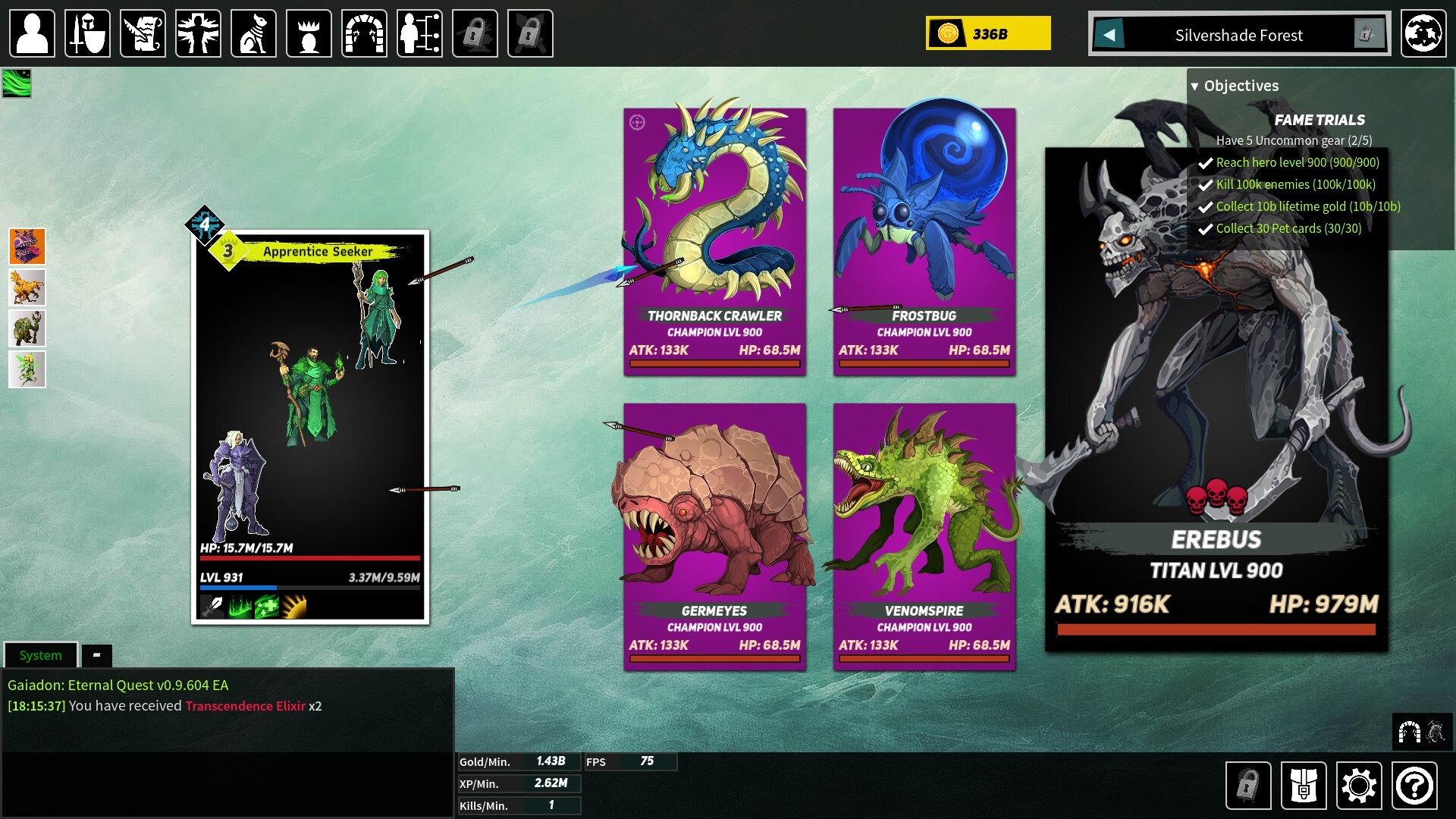Viewport: 1456px width, 819px height.
Task: Open the quill and scroll menu
Action: click(143, 33)
